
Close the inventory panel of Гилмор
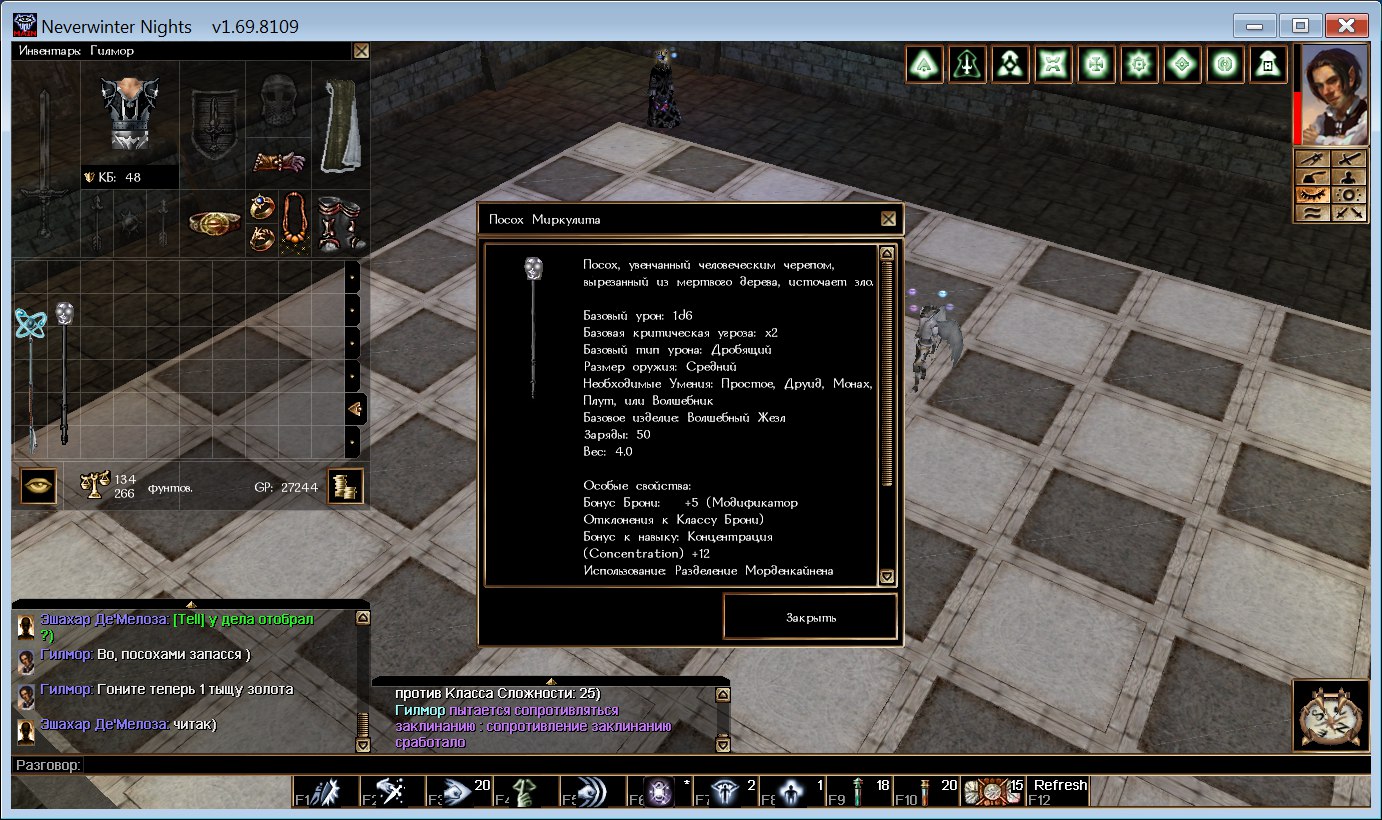(361, 50)
